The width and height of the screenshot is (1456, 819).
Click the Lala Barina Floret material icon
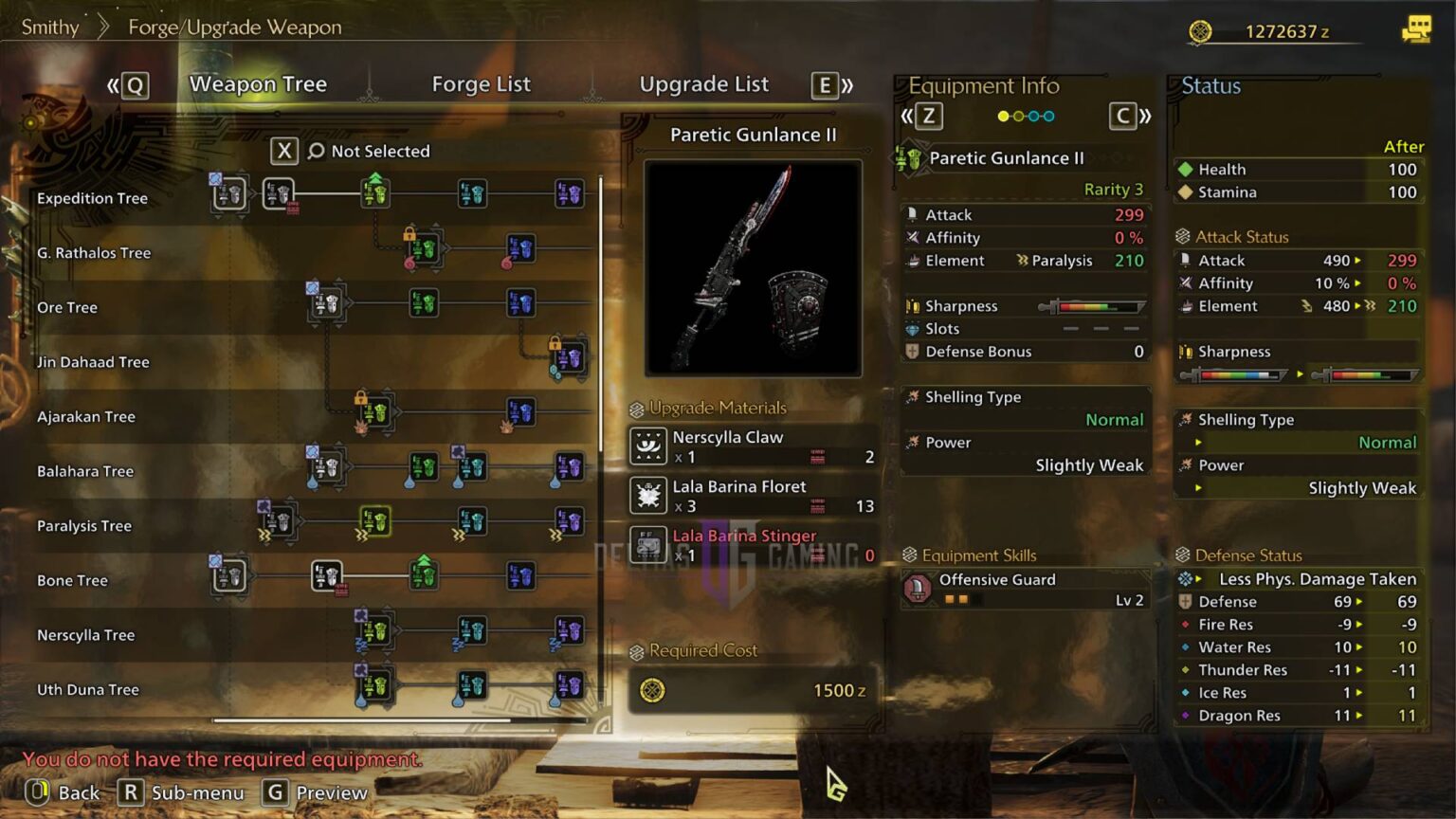coord(648,495)
